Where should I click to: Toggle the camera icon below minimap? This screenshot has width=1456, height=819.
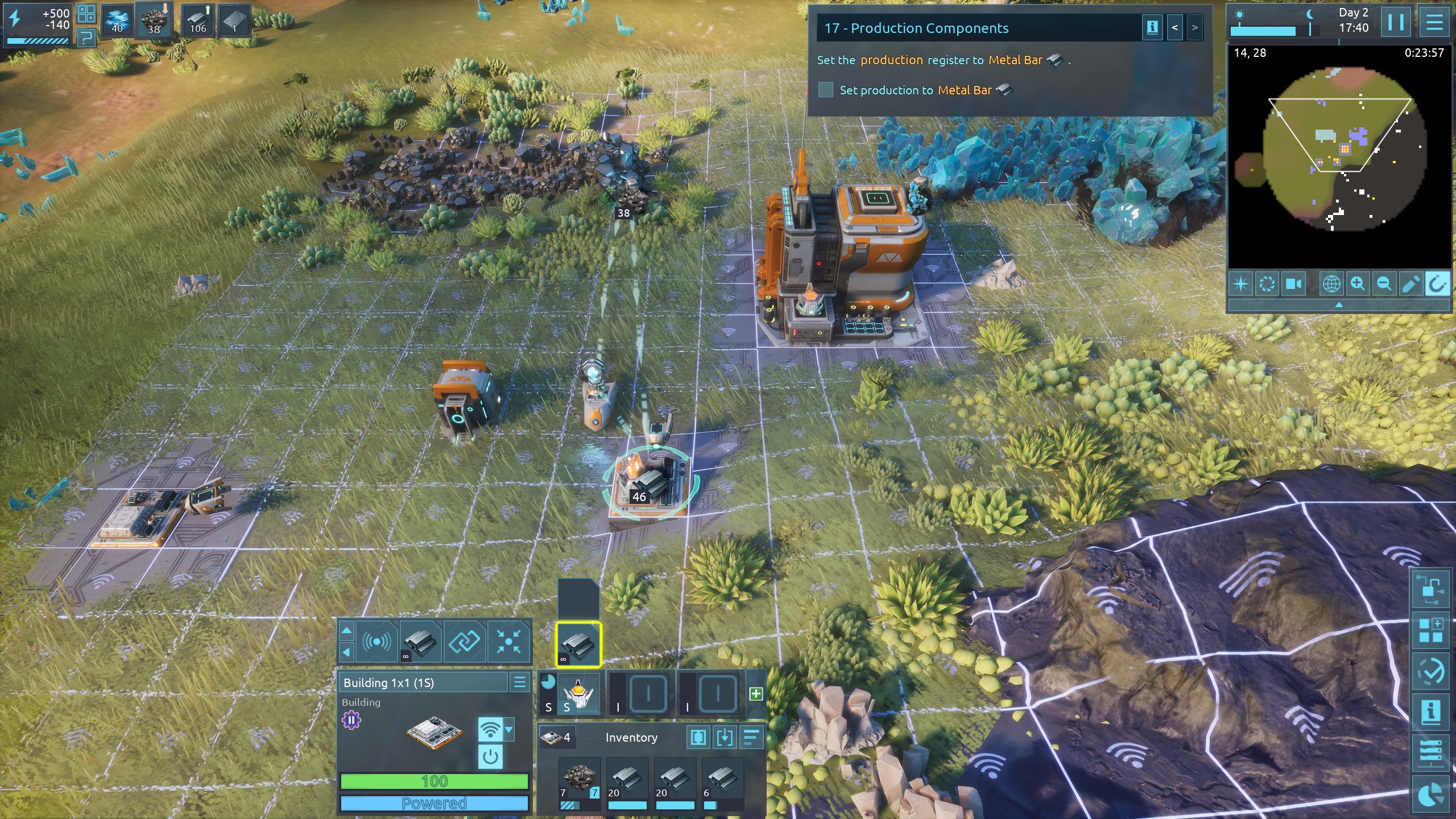[x=1294, y=284]
